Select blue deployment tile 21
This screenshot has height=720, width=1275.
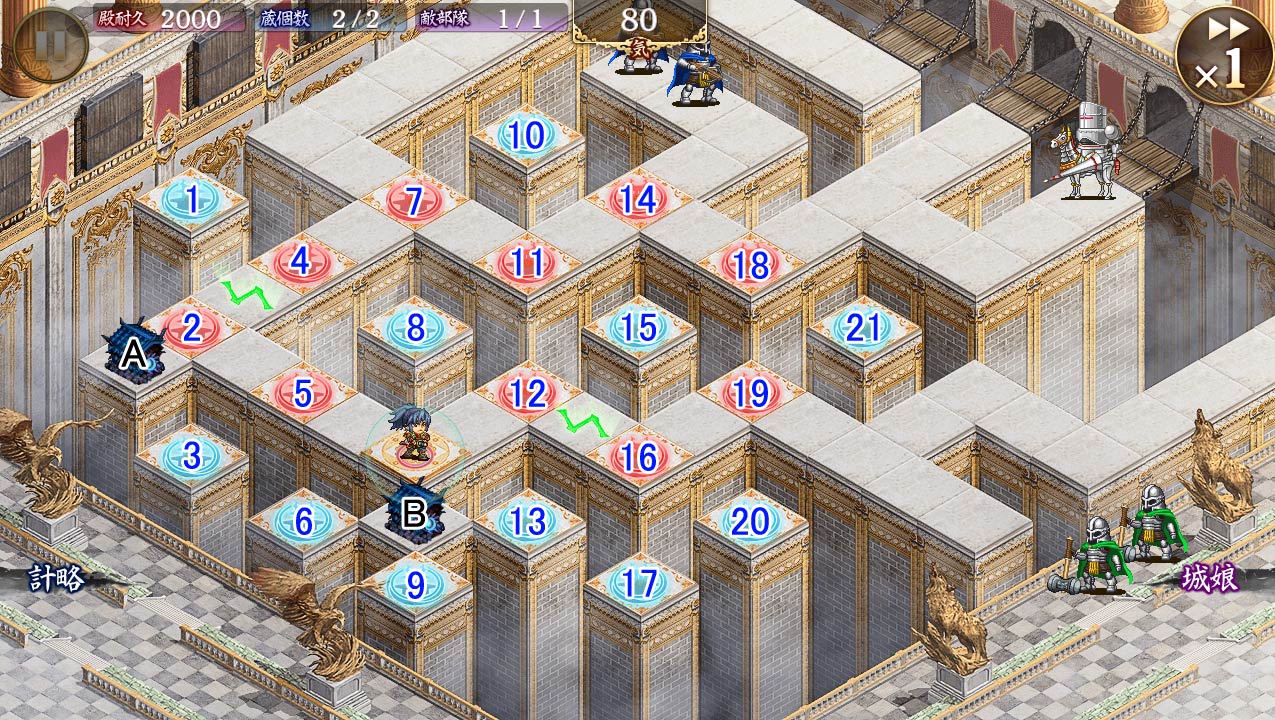coord(862,328)
